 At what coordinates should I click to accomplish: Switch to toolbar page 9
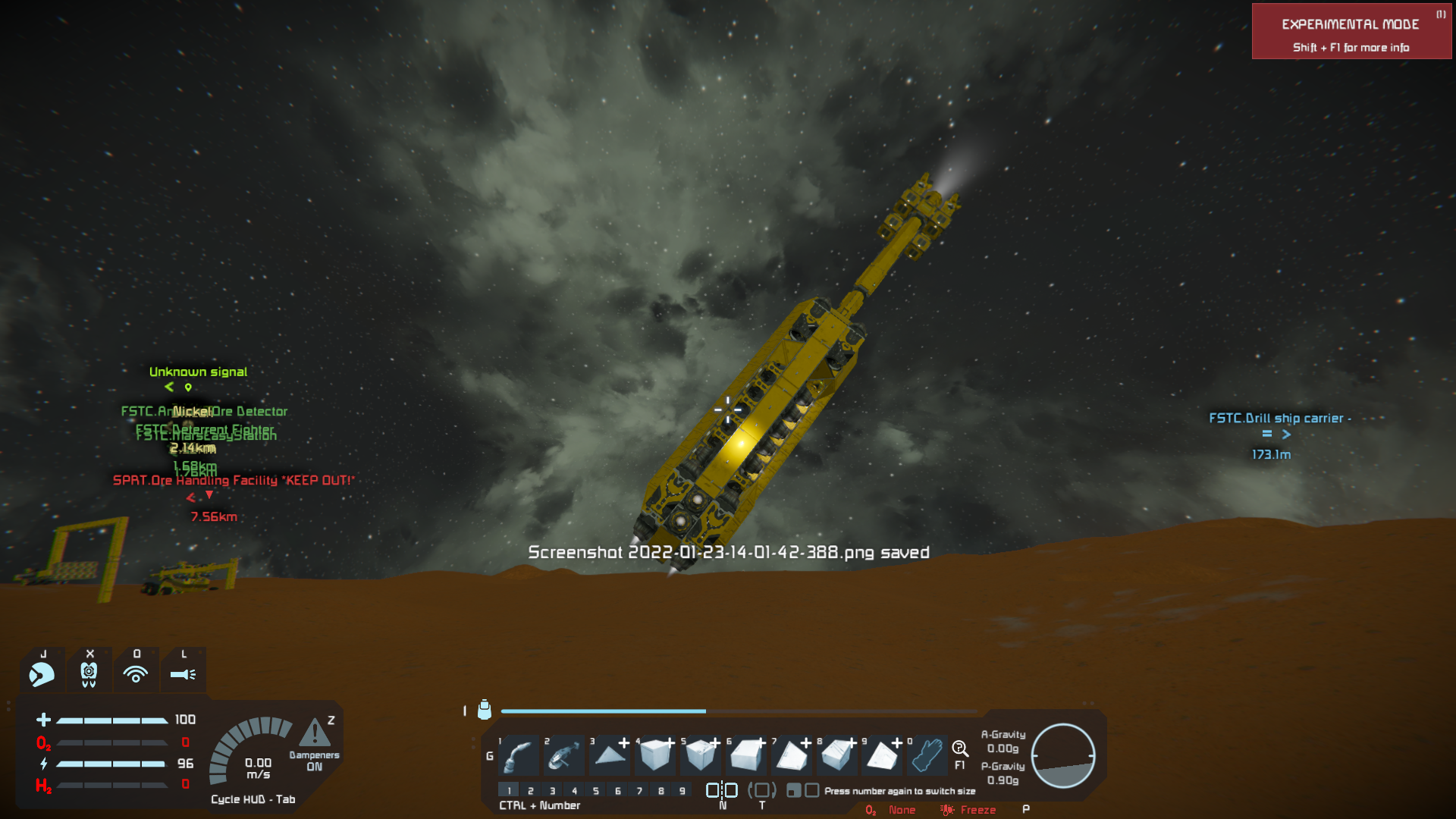pyautogui.click(x=682, y=791)
